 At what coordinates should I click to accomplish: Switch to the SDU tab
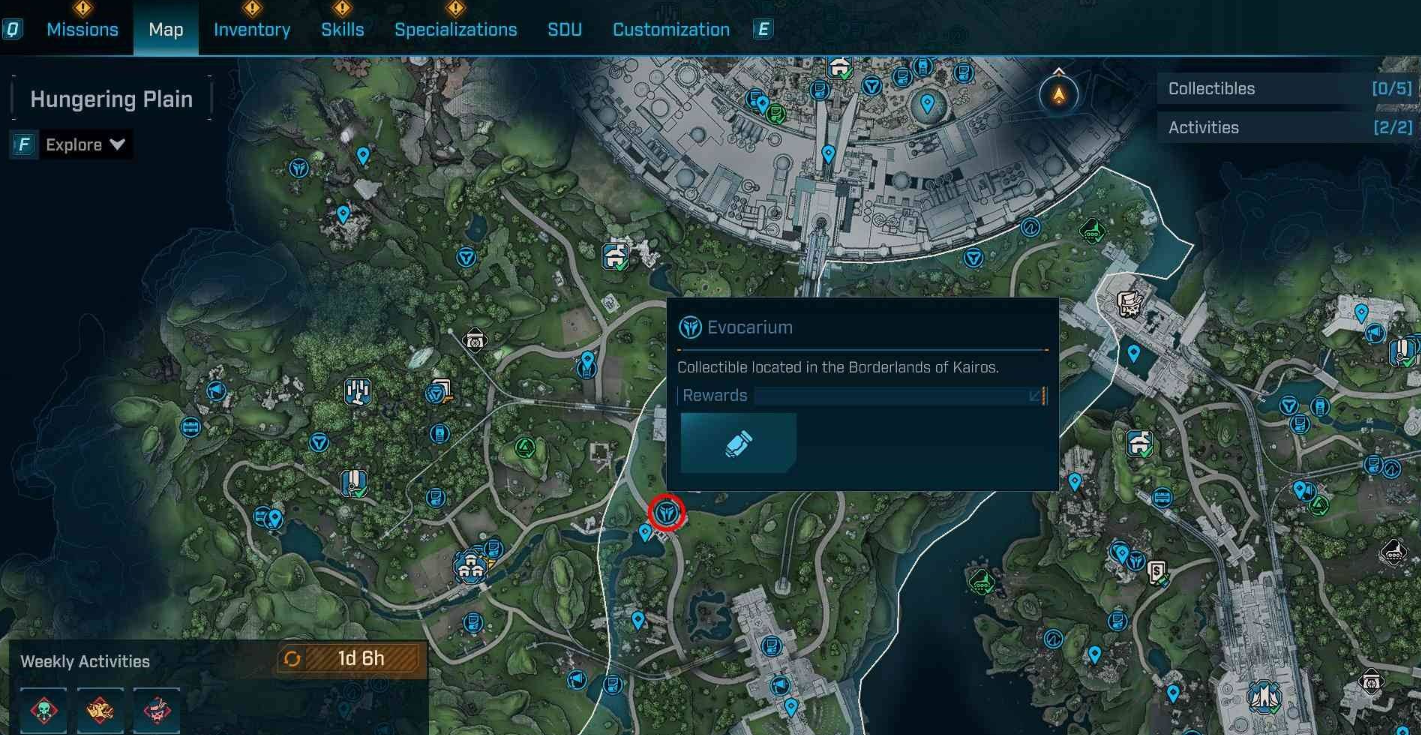tap(565, 30)
